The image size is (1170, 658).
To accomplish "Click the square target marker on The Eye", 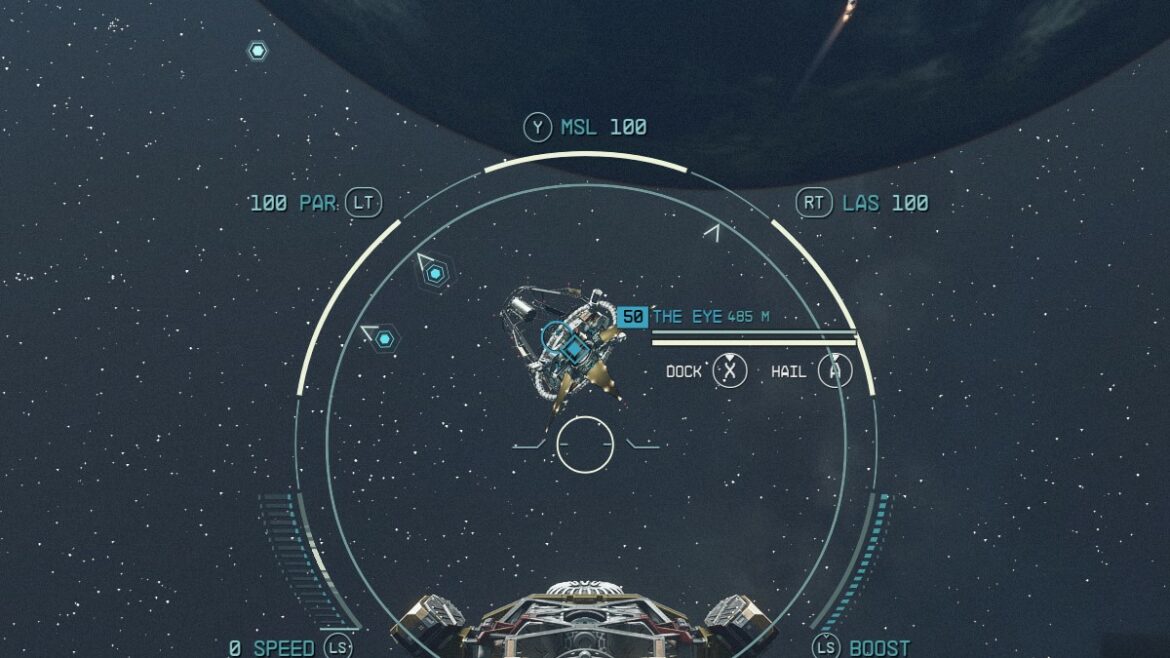I will [575, 349].
